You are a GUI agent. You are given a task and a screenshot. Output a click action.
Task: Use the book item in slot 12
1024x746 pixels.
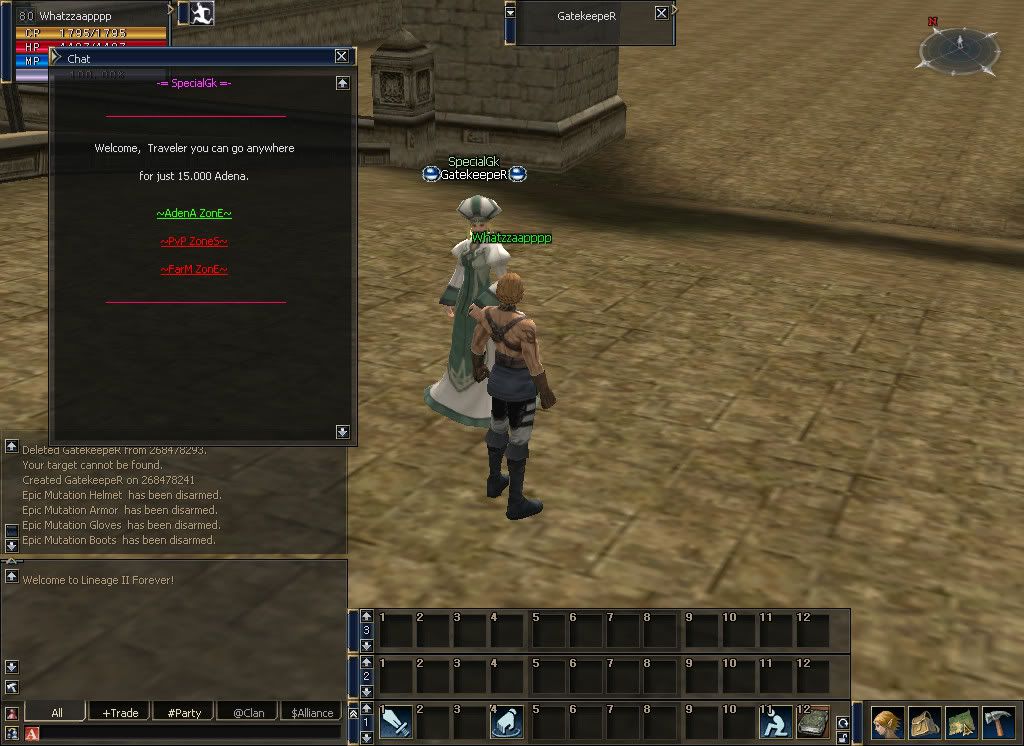click(812, 721)
